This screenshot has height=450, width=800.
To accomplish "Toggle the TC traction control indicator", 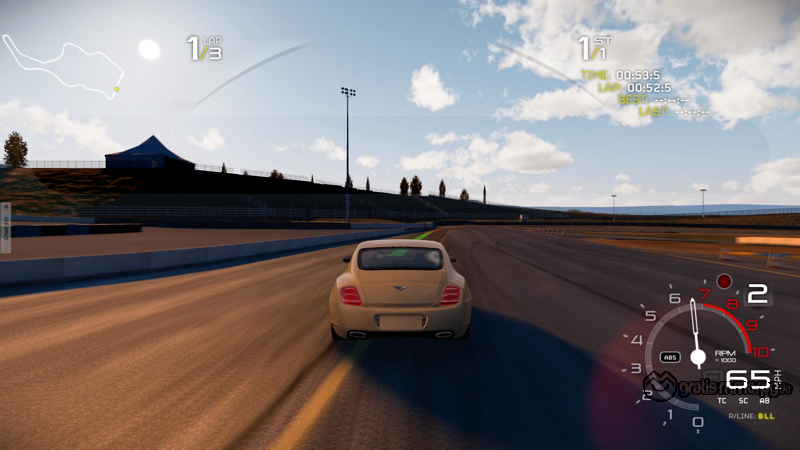I will (722, 400).
